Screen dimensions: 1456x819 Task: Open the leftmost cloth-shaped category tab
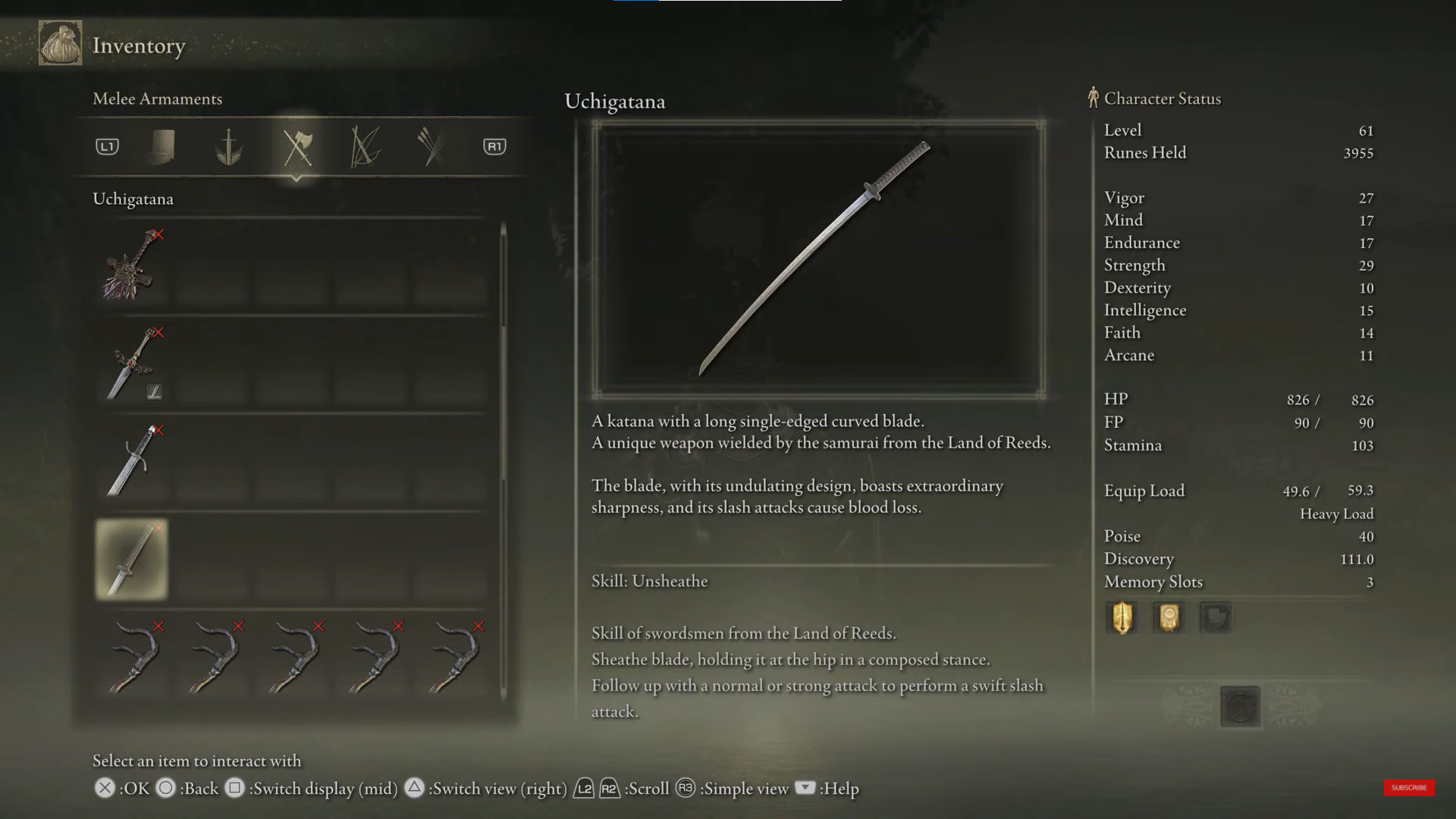[x=162, y=147]
